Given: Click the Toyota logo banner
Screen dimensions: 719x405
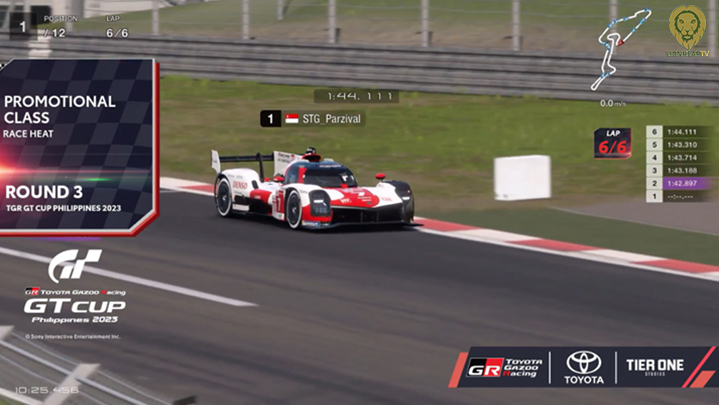Looking at the screenshot, I should point(584,367).
